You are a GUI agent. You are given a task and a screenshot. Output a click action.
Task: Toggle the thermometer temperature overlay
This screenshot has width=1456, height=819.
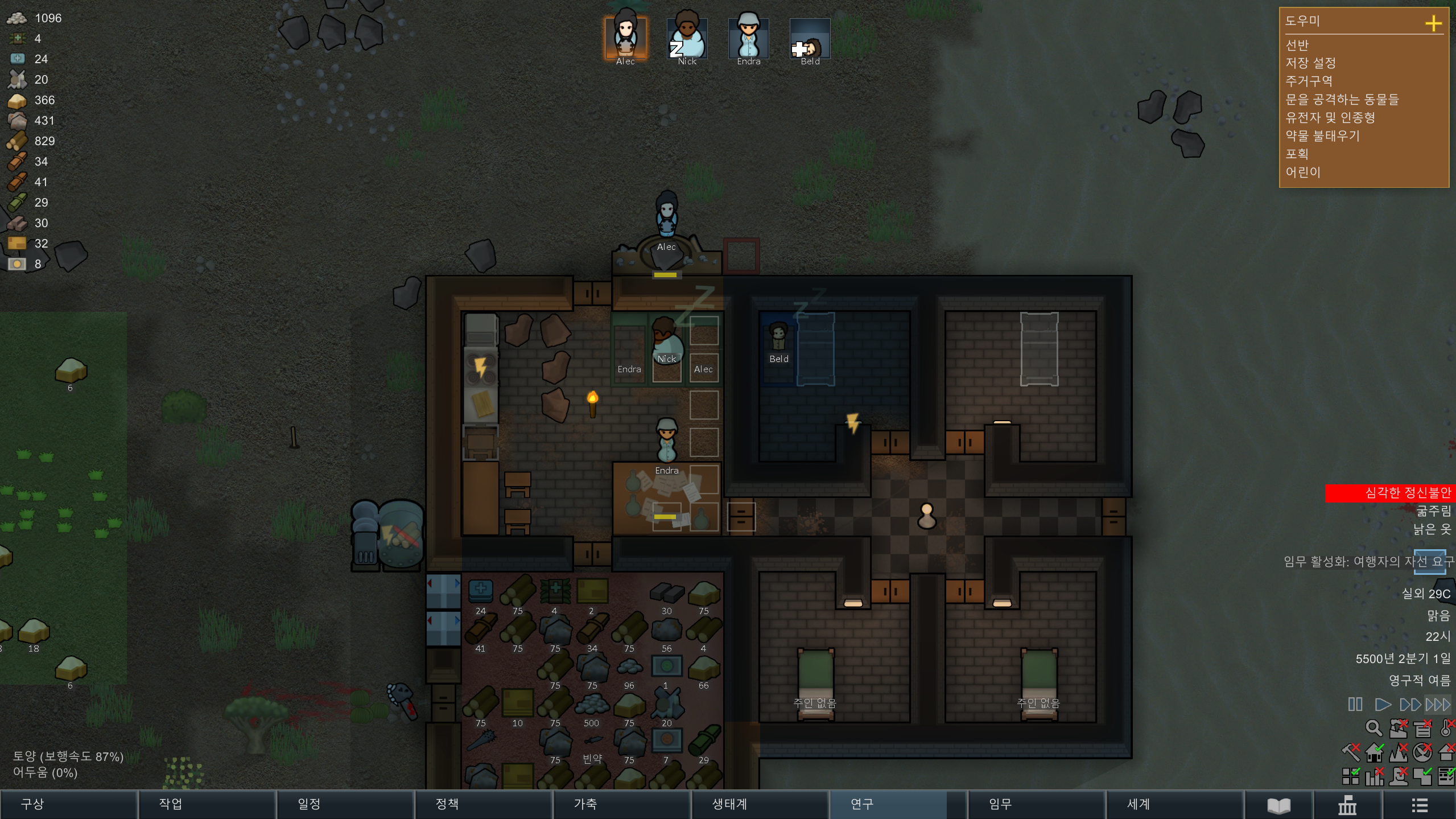1446,728
